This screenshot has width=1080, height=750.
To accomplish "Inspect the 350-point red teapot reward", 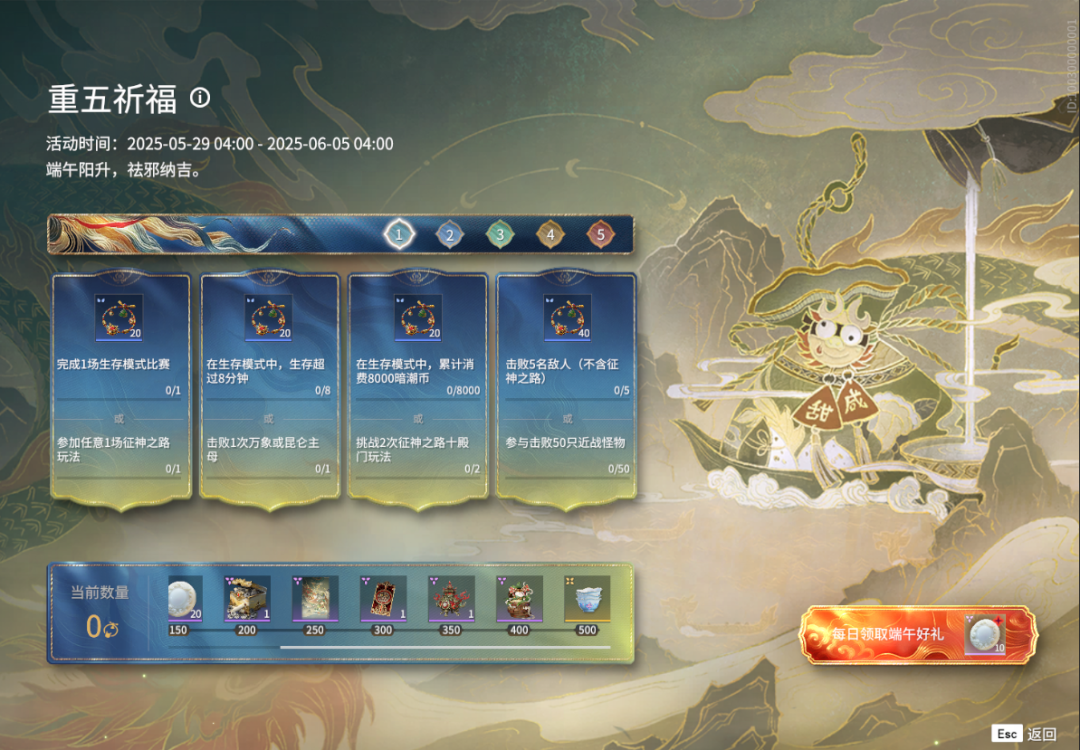I will coord(451,598).
